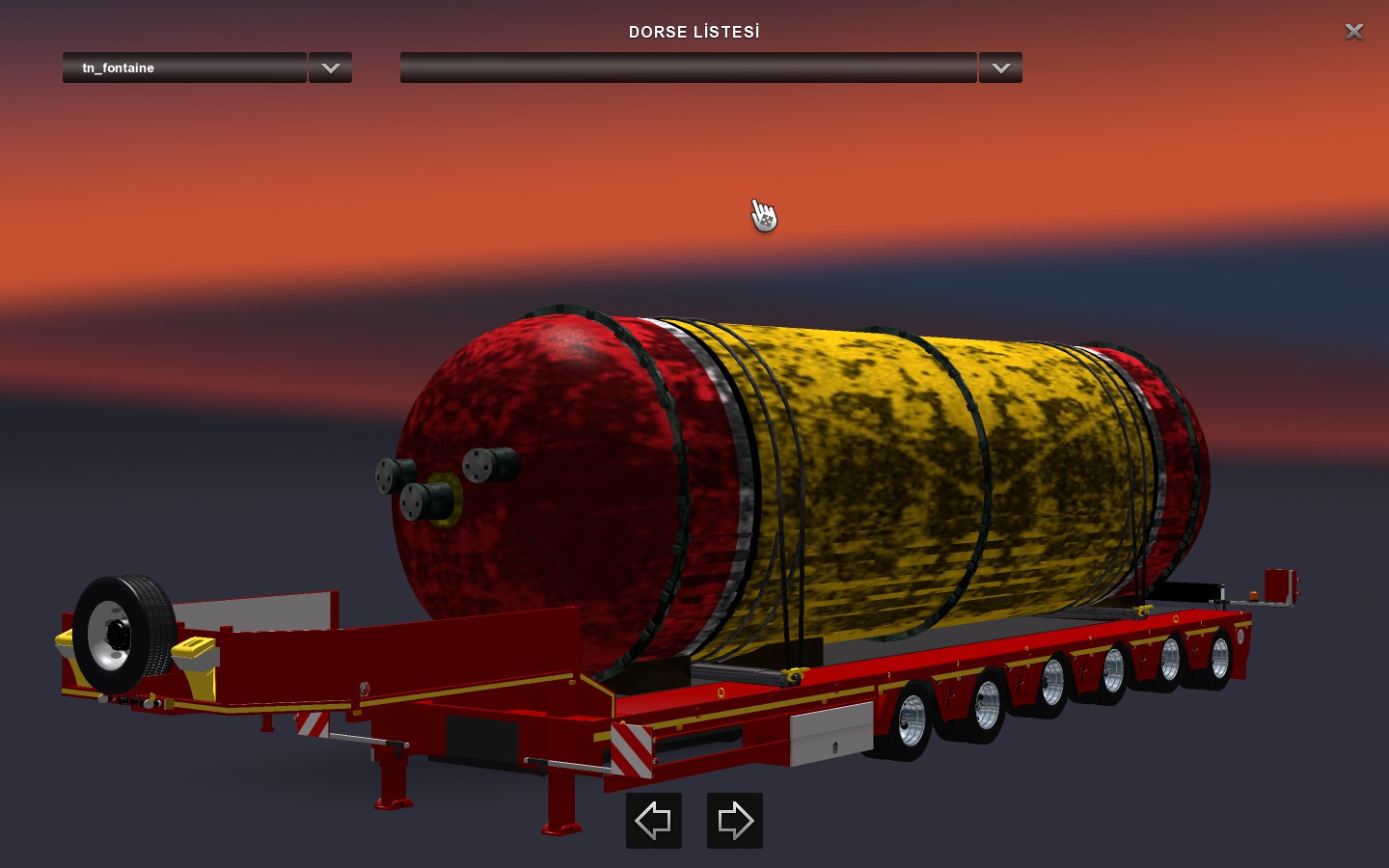This screenshot has height=868, width=1389.
Task: Return to the previous dorse with the arrow button
Action: [653, 821]
